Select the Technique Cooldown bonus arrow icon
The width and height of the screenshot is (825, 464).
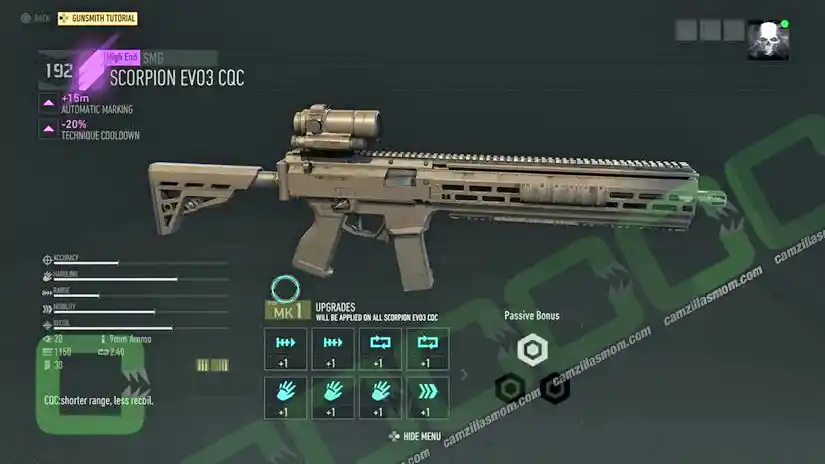pos(48,129)
